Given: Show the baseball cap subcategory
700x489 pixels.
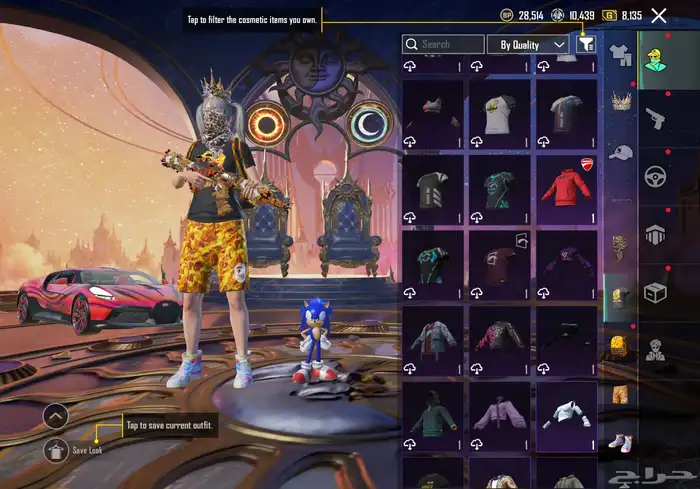Looking at the screenshot, I should 620,152.
